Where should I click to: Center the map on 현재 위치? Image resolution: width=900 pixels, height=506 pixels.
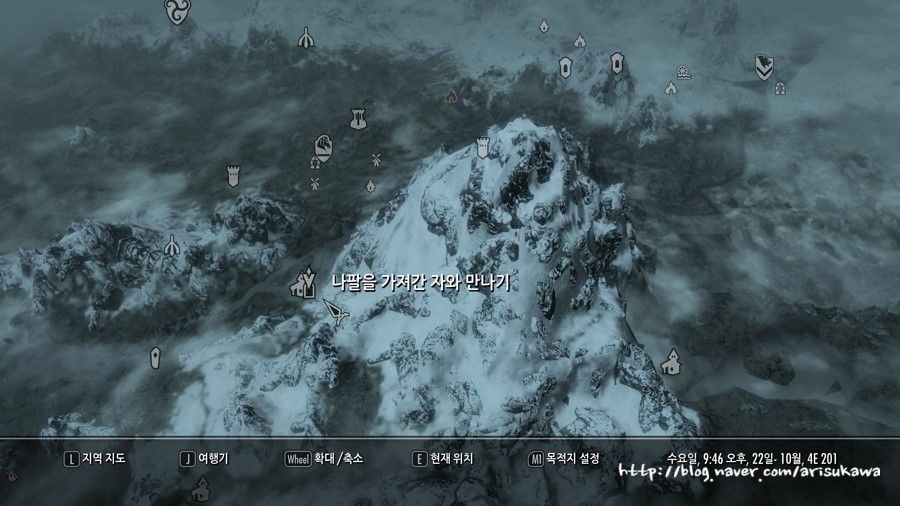pyautogui.click(x=443, y=459)
